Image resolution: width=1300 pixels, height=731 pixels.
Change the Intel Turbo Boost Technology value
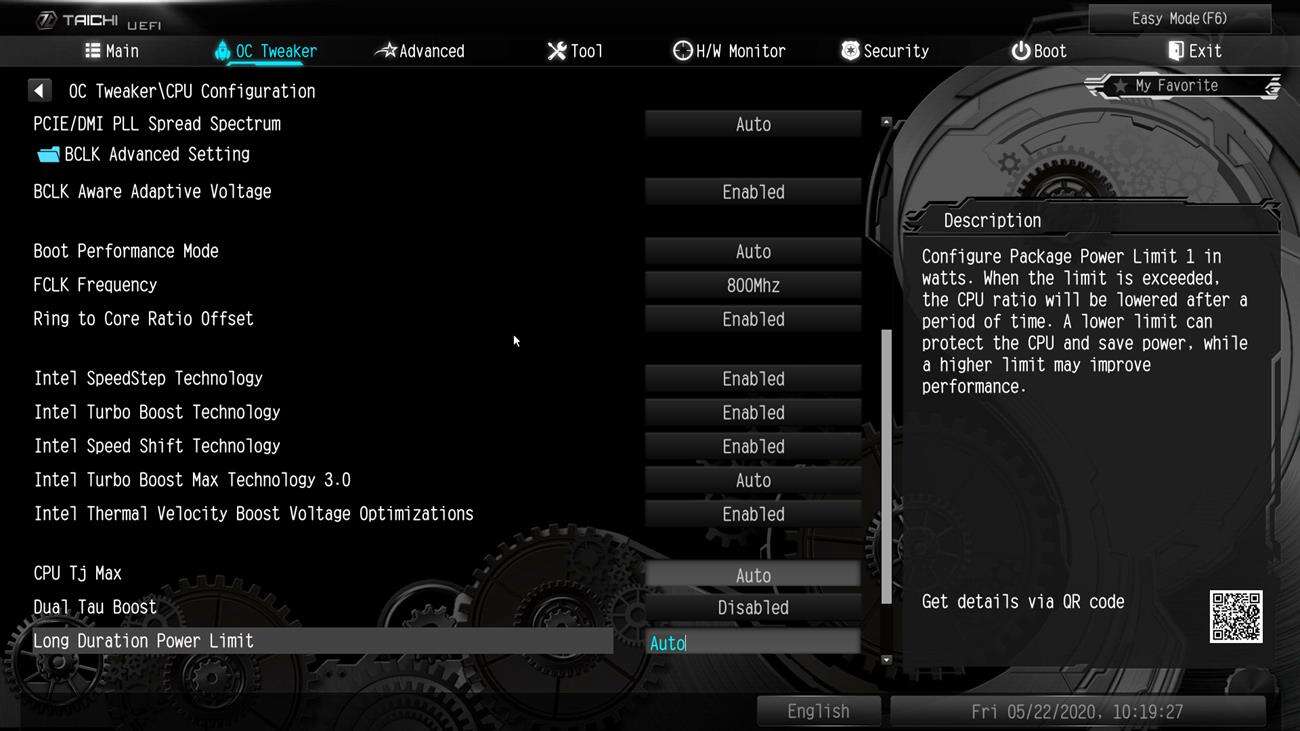coord(753,413)
